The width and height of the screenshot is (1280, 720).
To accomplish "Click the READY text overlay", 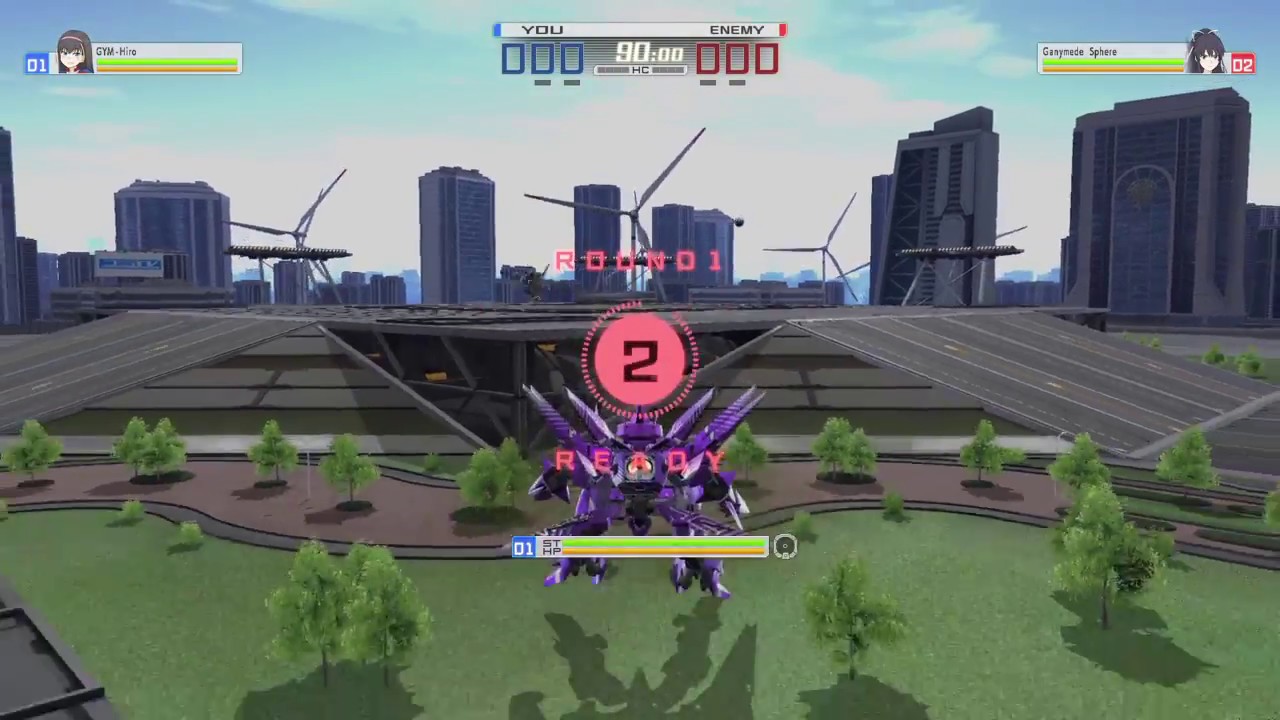I will 640,460.
